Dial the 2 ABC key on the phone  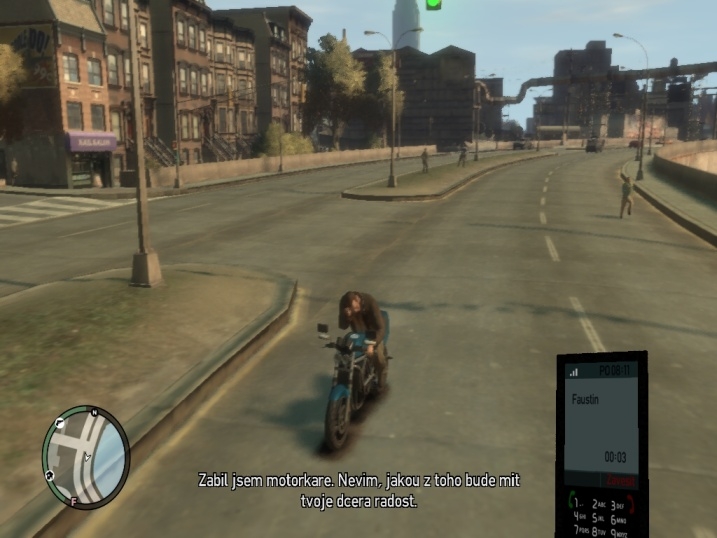tap(600, 504)
